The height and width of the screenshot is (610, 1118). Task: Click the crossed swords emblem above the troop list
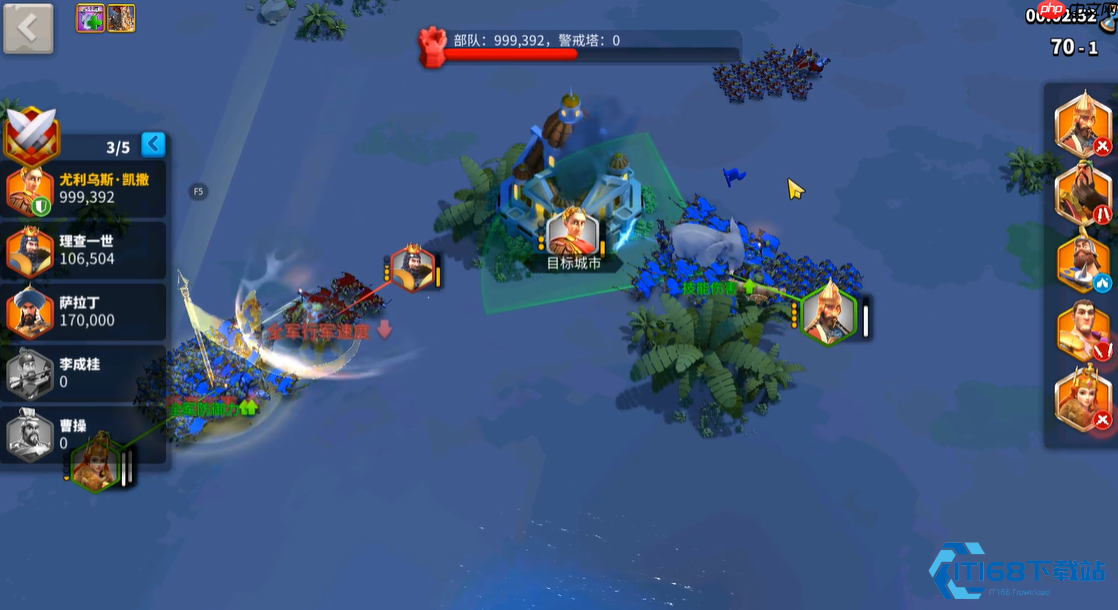coord(32,136)
